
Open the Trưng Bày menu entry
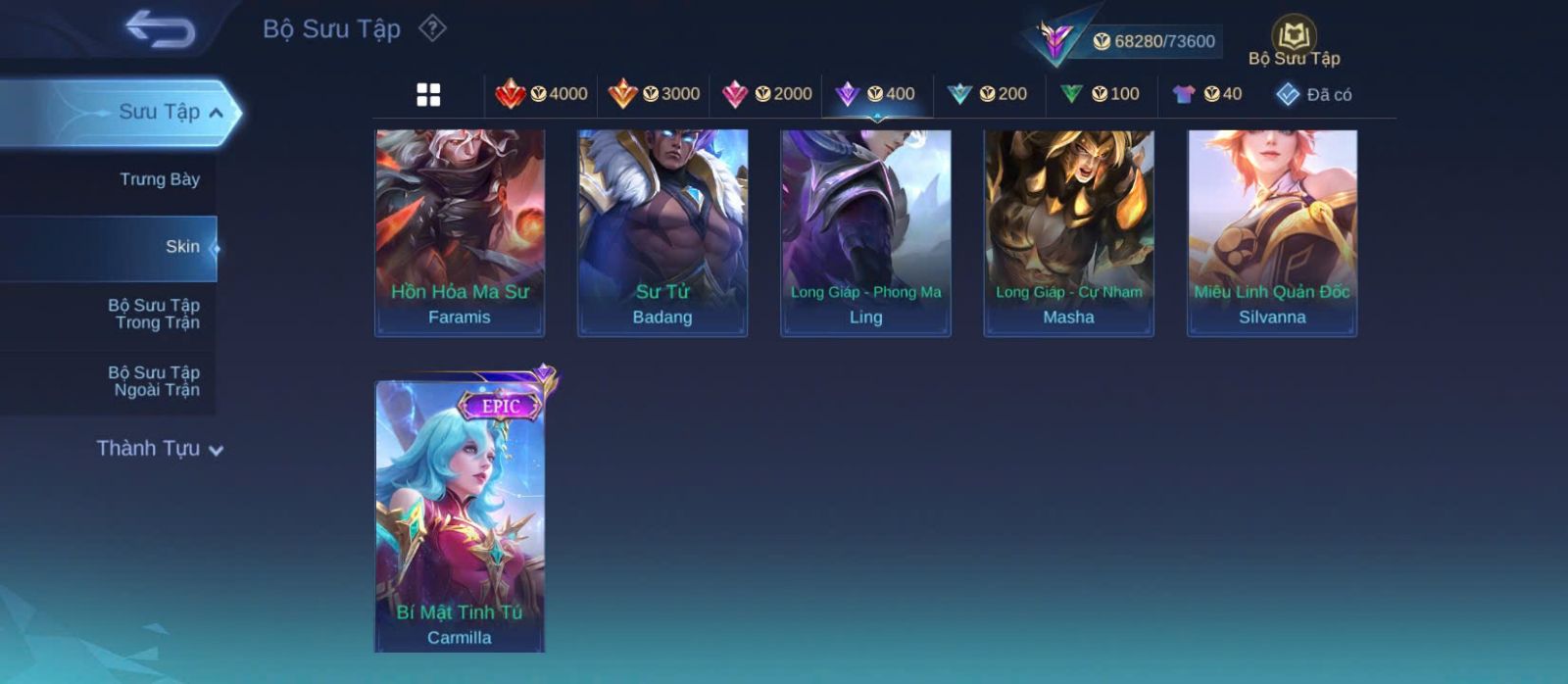[159, 179]
